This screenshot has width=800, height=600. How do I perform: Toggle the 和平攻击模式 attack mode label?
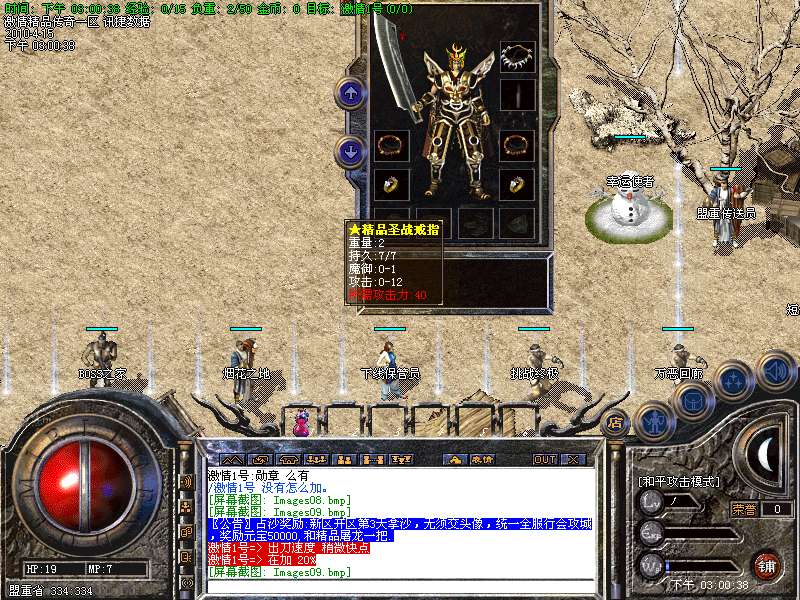678,481
